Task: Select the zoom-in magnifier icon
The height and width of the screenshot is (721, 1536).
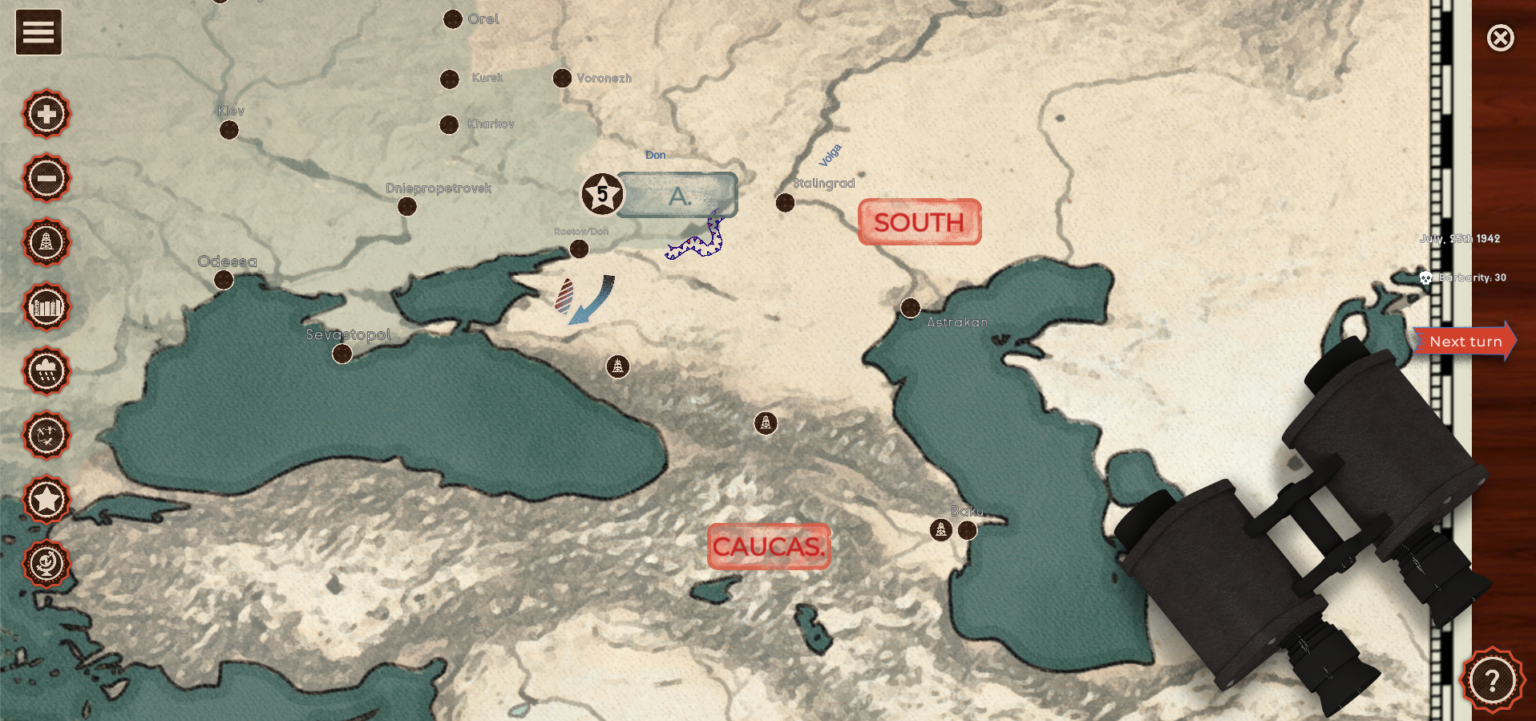Action: coord(45,113)
